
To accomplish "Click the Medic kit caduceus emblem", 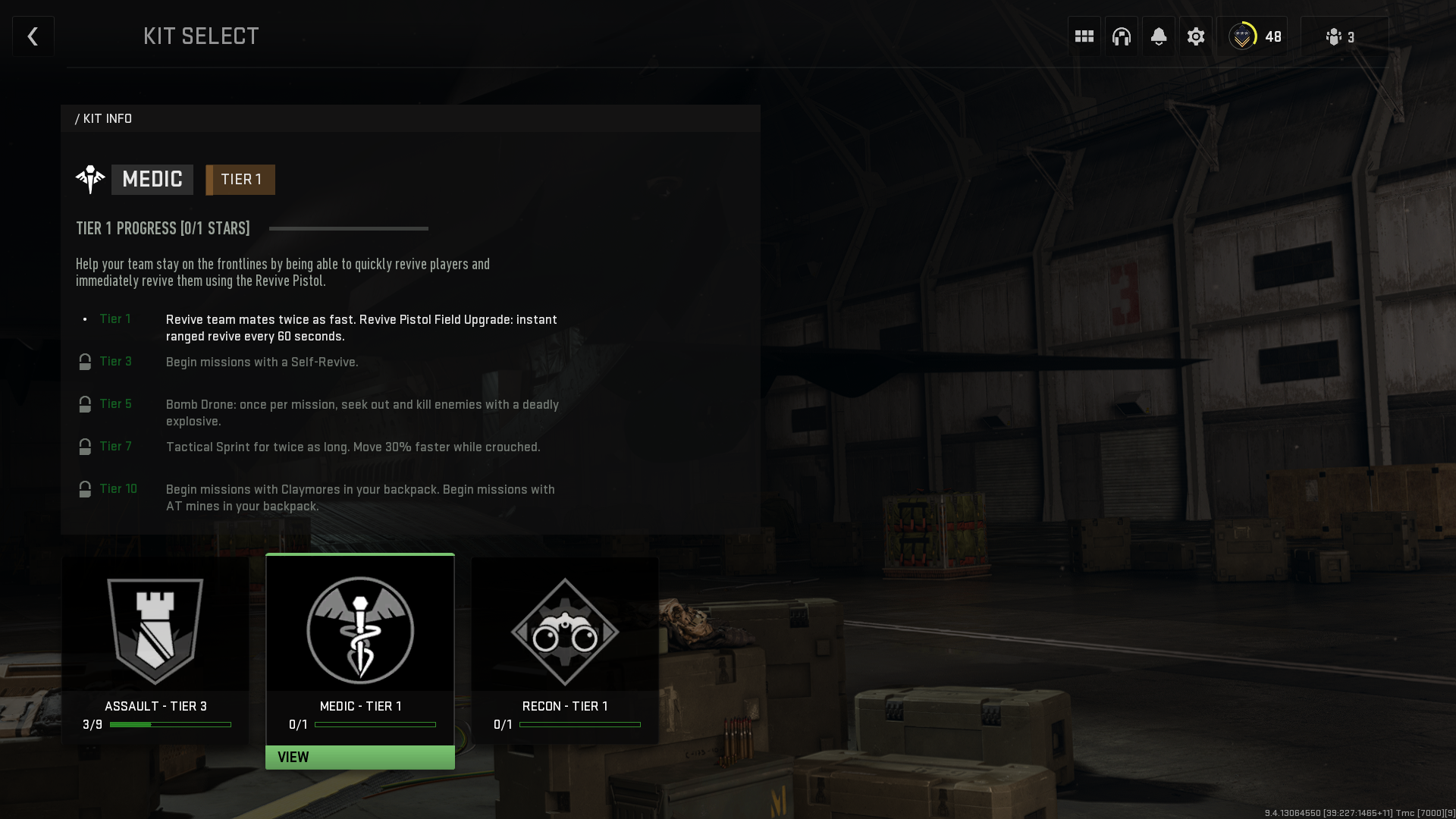I will coord(359,629).
